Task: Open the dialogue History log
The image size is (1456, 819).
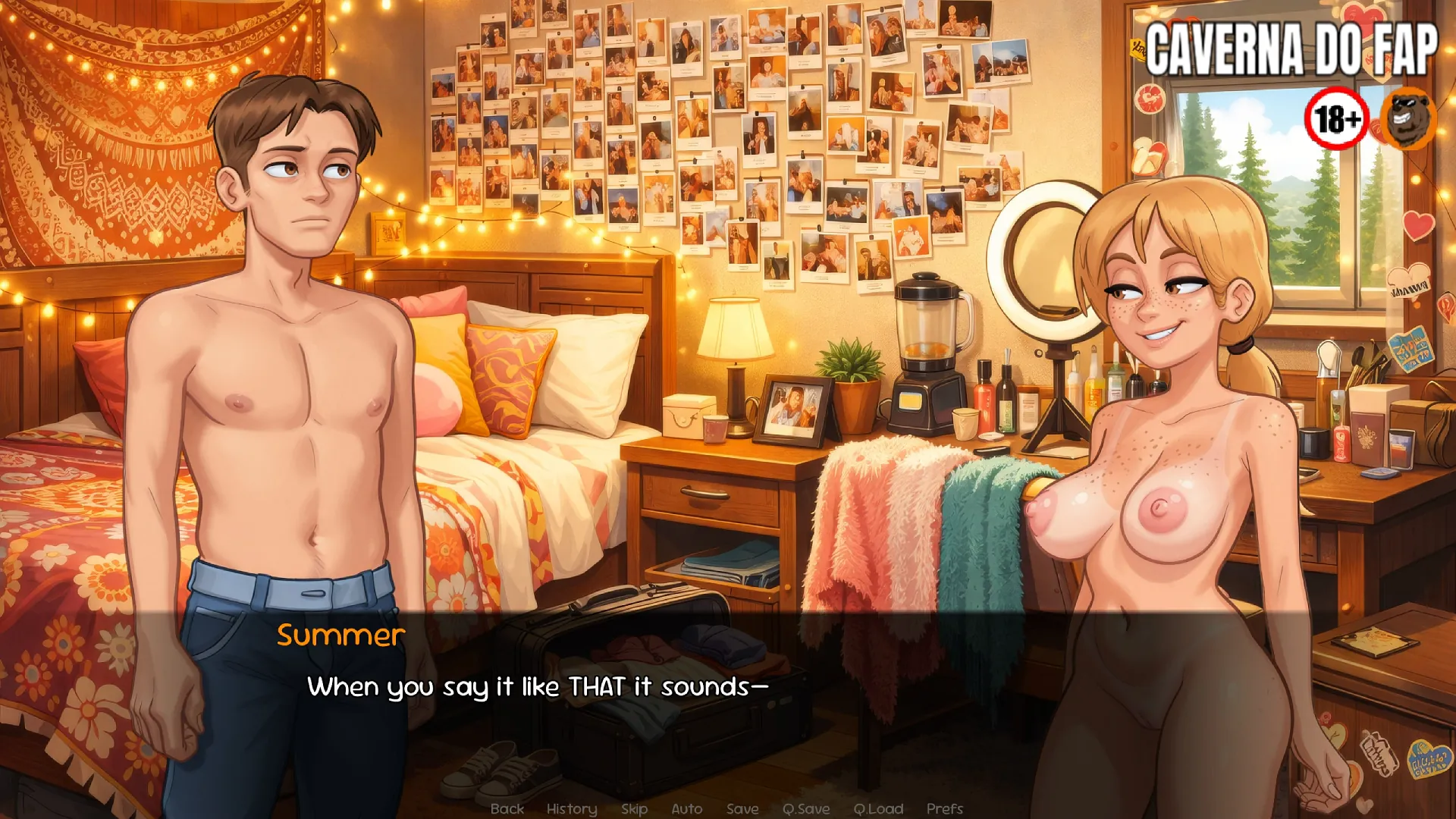Action: (572, 809)
